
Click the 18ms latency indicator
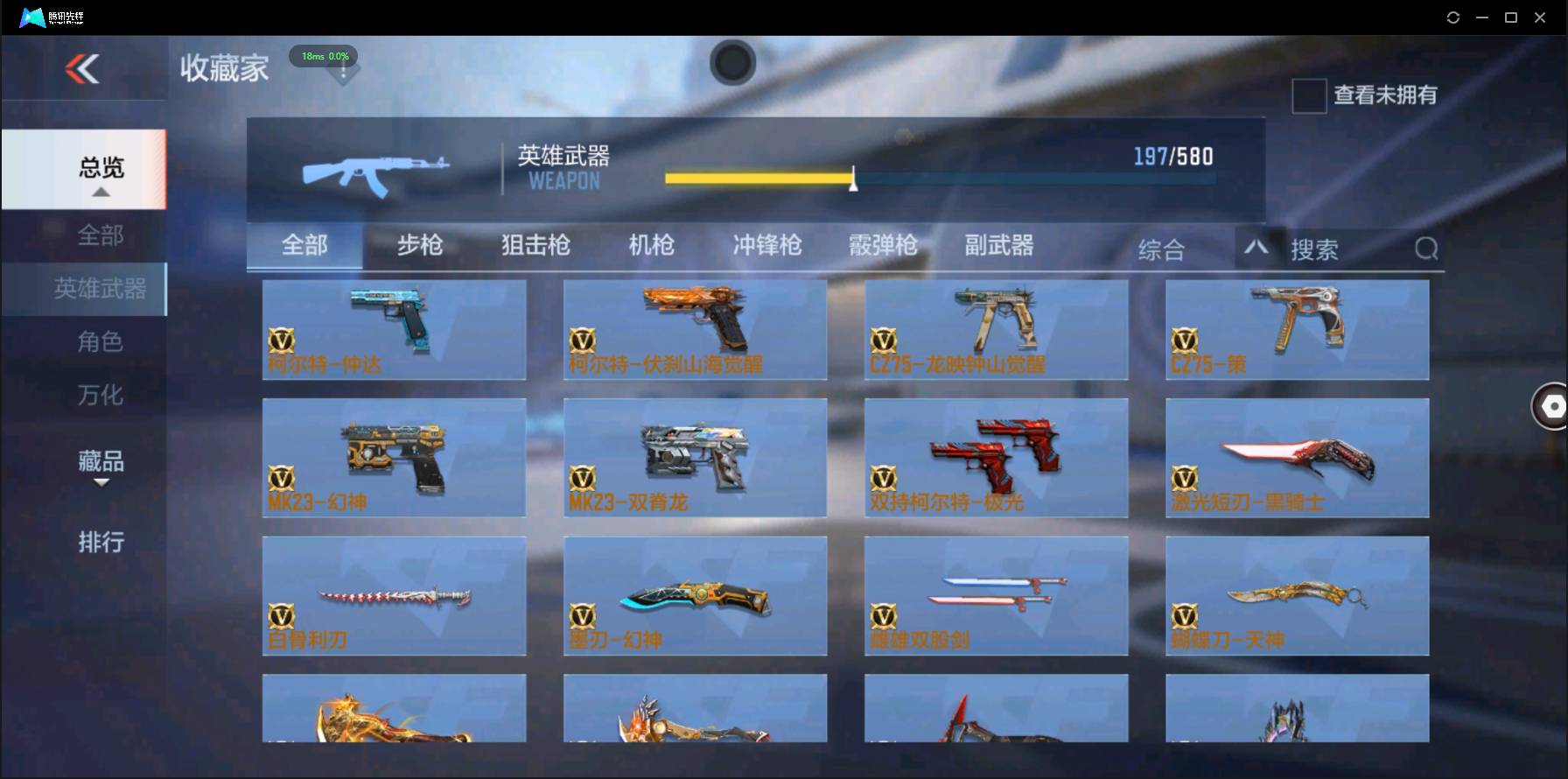pos(323,55)
